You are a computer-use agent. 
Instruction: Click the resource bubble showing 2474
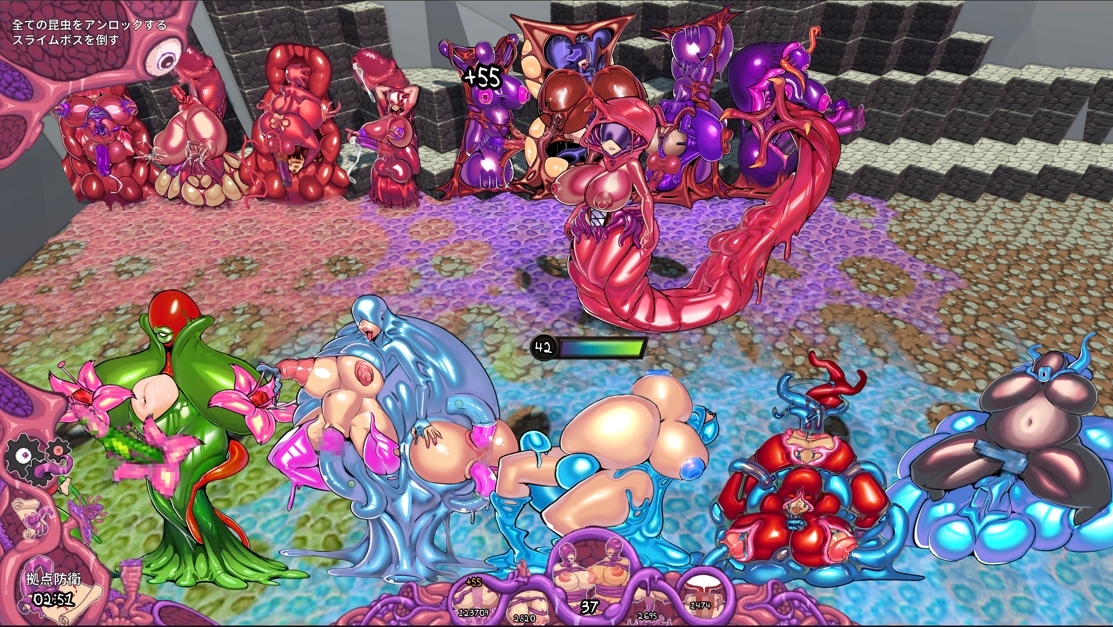tap(701, 596)
